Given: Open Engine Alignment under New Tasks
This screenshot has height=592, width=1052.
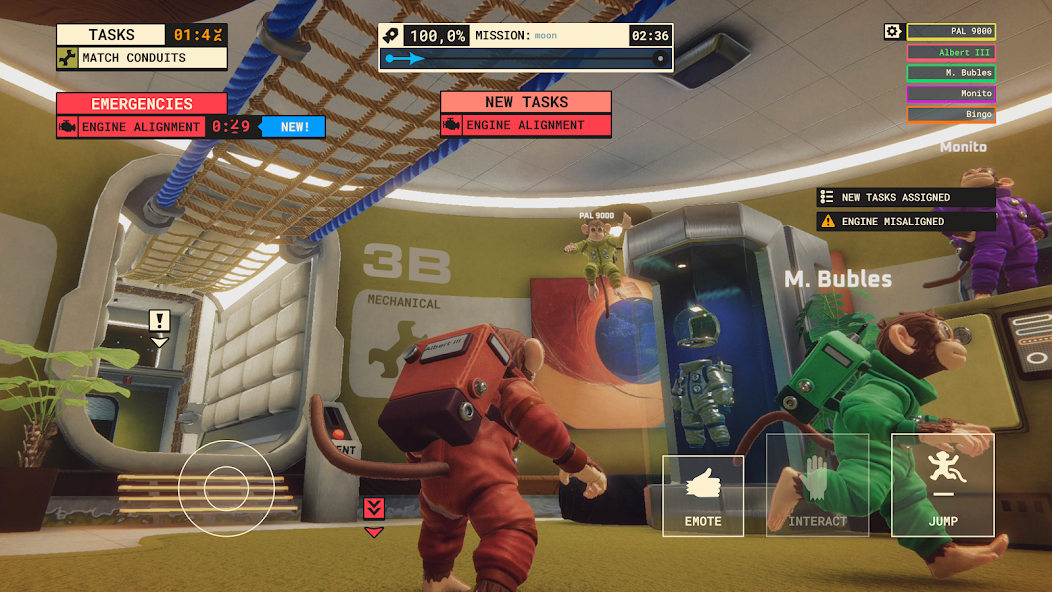Looking at the screenshot, I should 525,126.
